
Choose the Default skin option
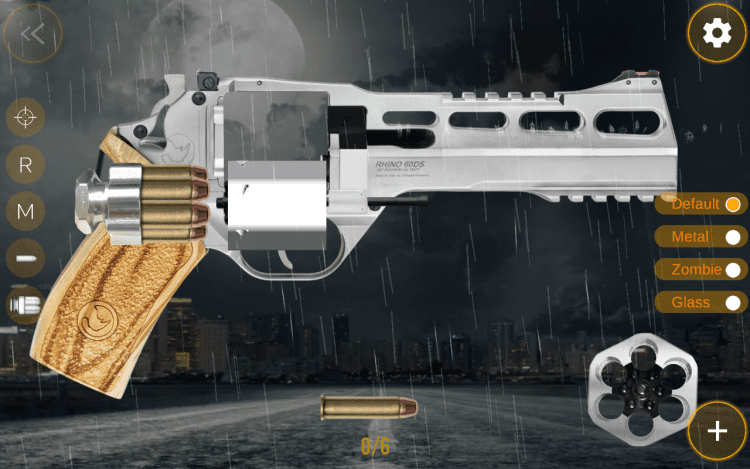(x=703, y=204)
